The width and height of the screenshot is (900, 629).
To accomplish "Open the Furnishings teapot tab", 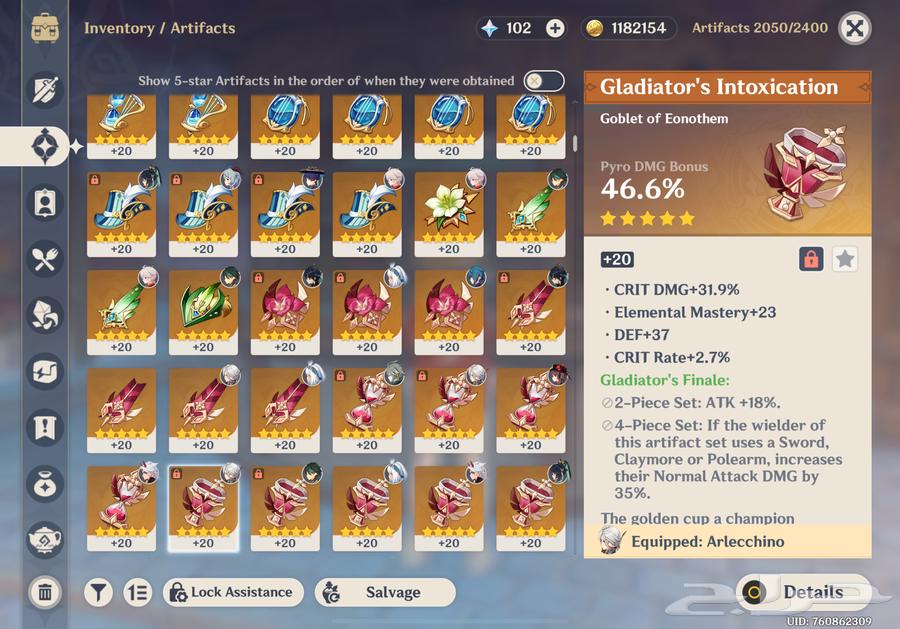I will pyautogui.click(x=45, y=539).
